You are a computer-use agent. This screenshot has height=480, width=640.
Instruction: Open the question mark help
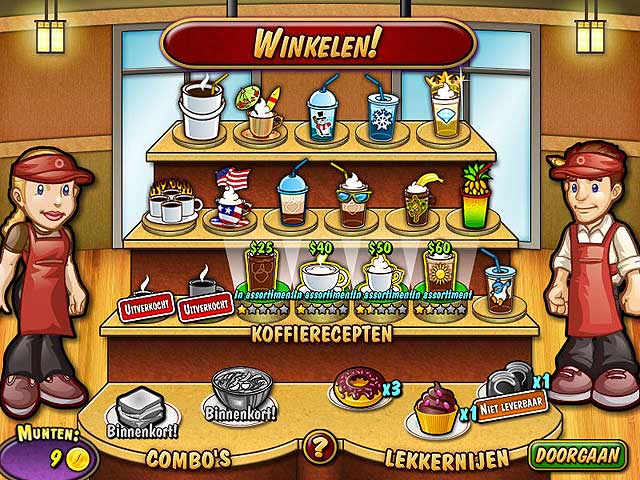click(x=318, y=446)
